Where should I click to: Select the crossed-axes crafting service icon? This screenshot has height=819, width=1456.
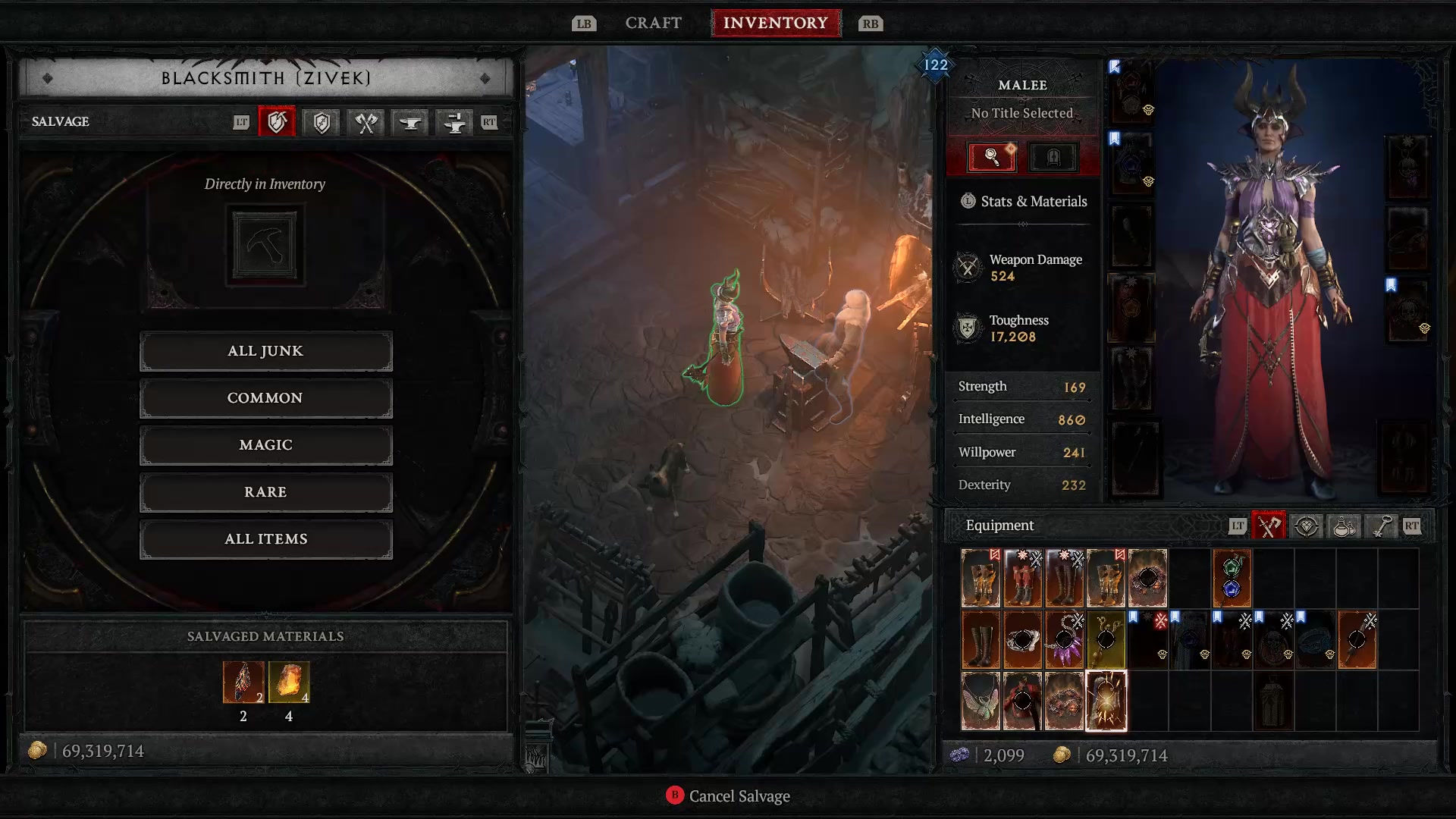(x=364, y=122)
